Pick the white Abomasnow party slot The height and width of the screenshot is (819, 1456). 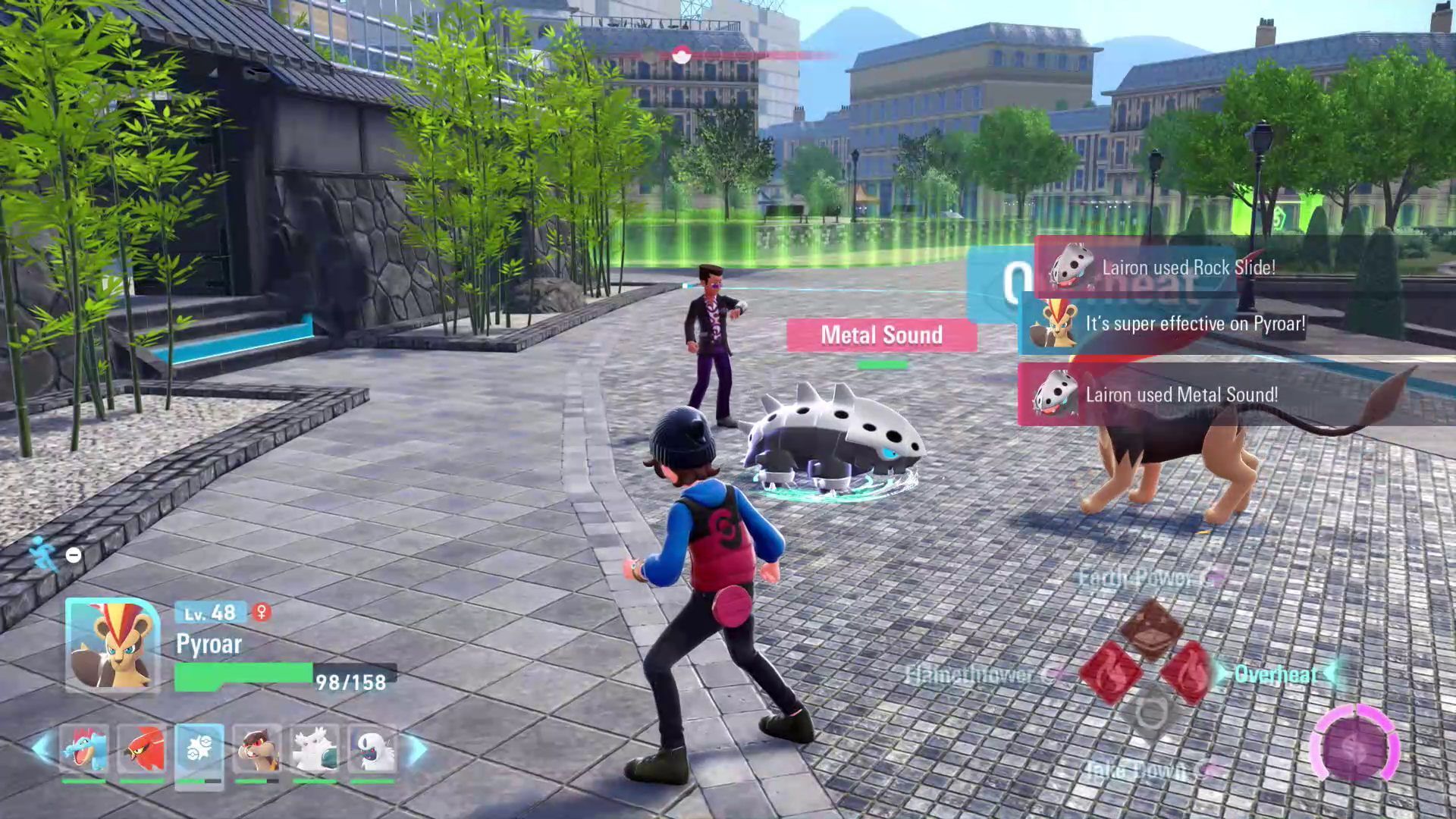(315, 749)
